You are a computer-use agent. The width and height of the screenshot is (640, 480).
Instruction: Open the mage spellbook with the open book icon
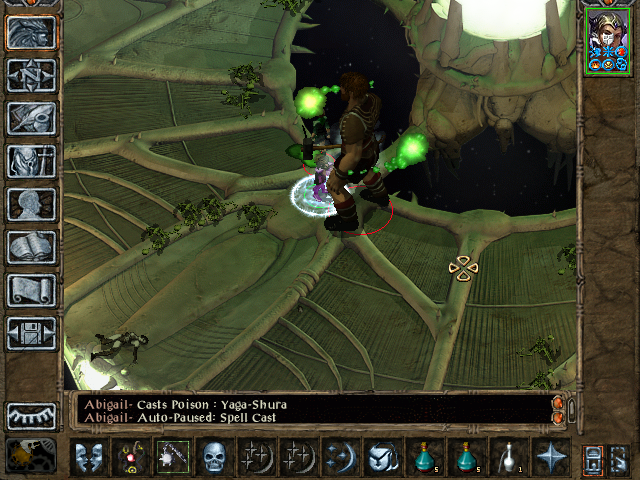(31, 248)
